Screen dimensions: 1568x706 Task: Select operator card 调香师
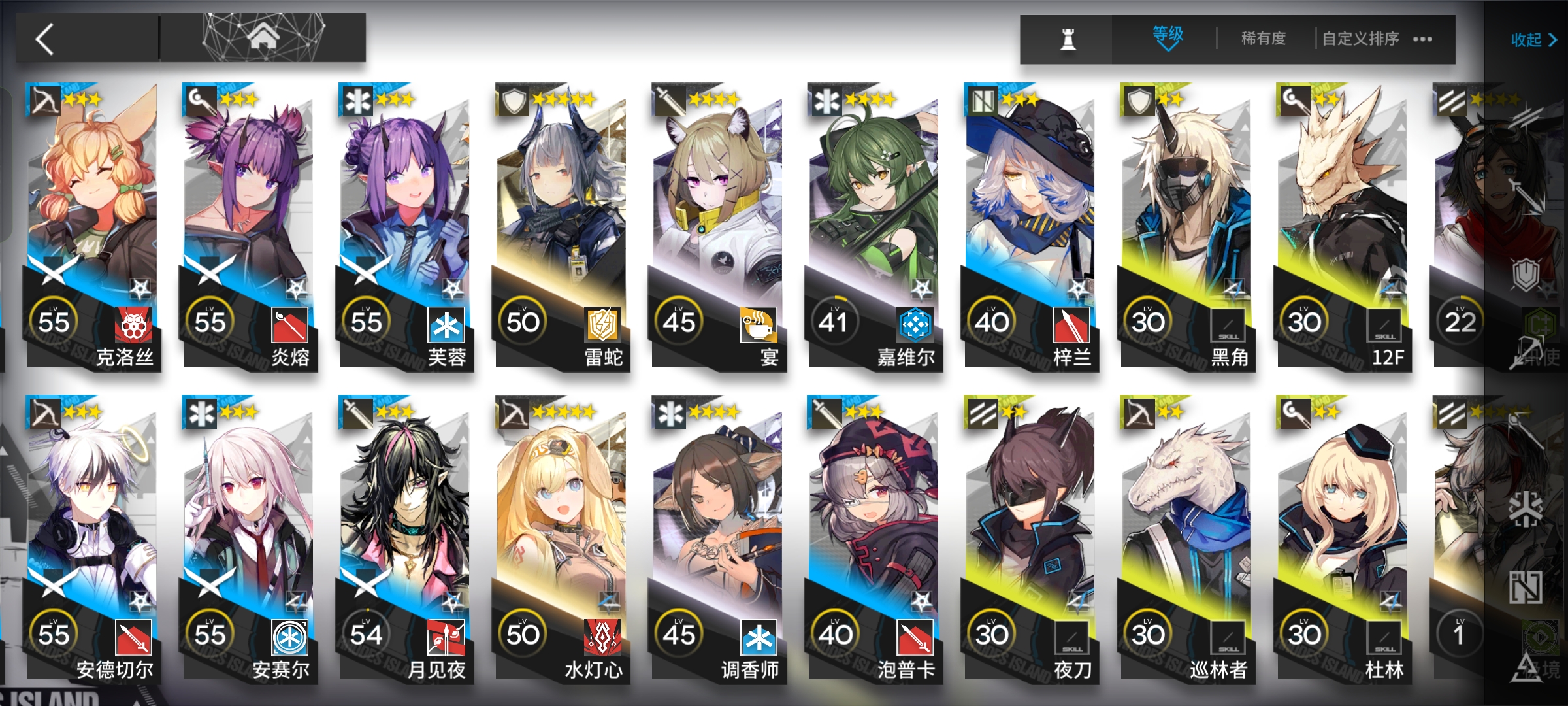pos(717,538)
